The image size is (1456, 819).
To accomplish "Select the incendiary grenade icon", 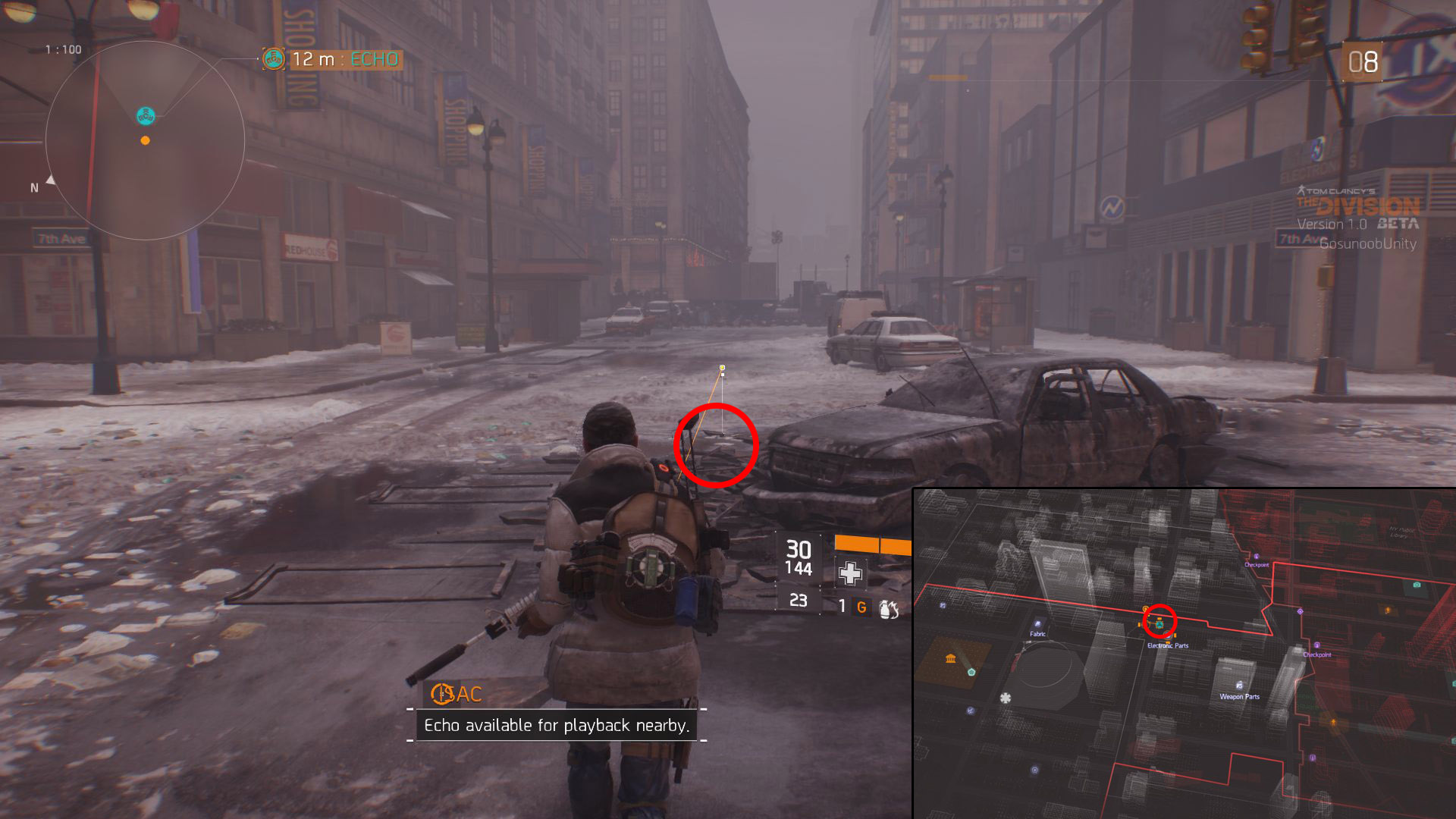I will coord(889,608).
